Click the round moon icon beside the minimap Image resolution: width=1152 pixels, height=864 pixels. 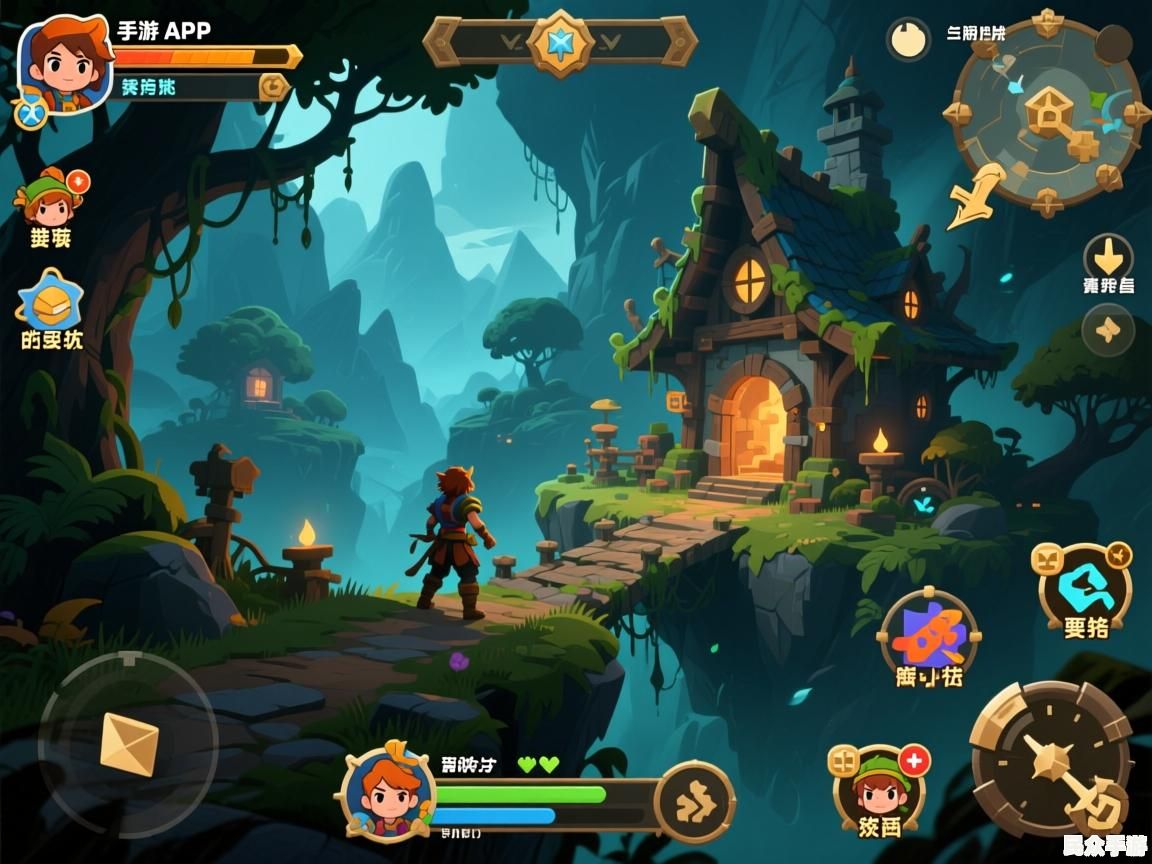tap(908, 40)
